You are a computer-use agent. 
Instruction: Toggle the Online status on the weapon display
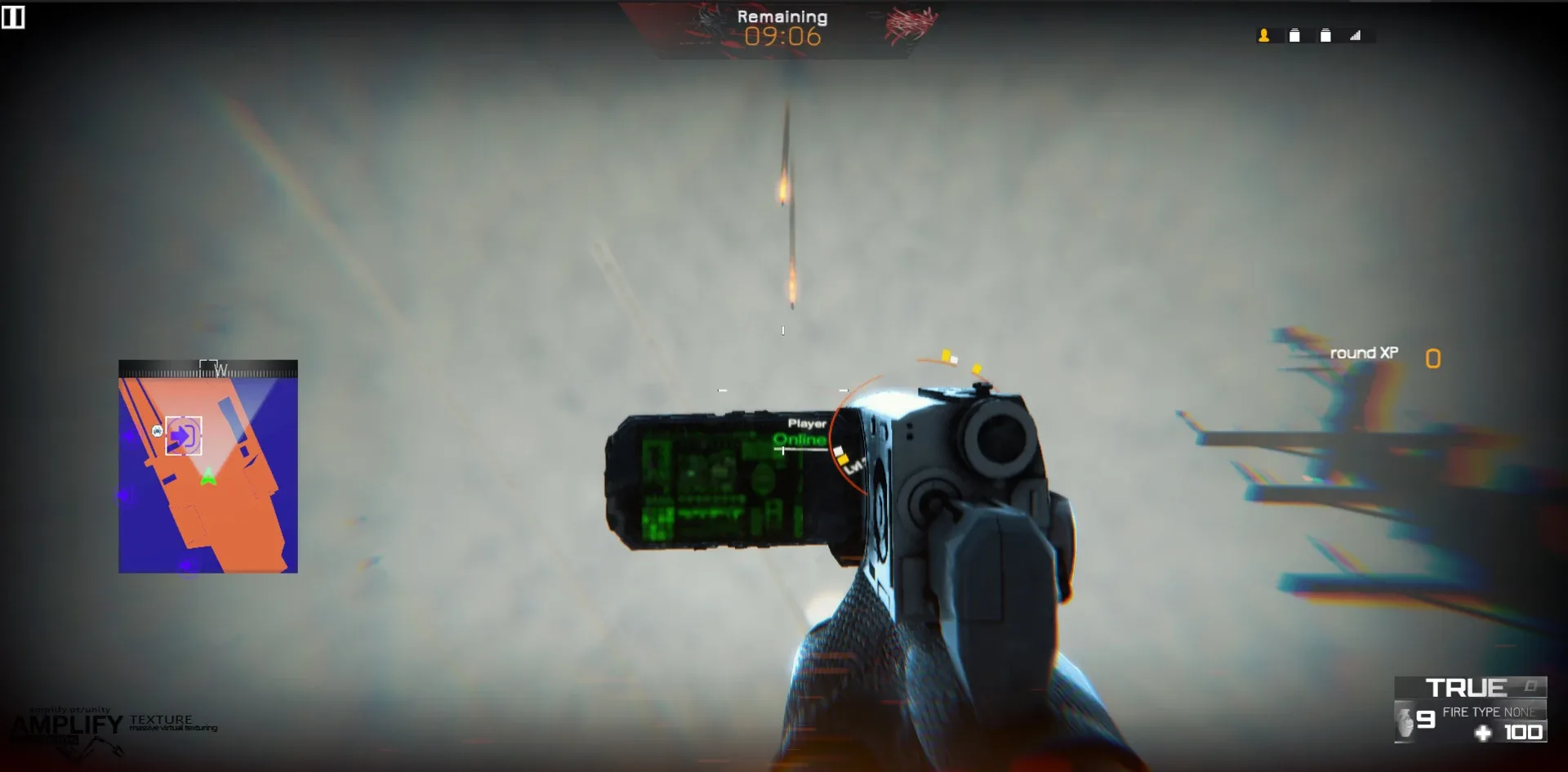click(799, 439)
